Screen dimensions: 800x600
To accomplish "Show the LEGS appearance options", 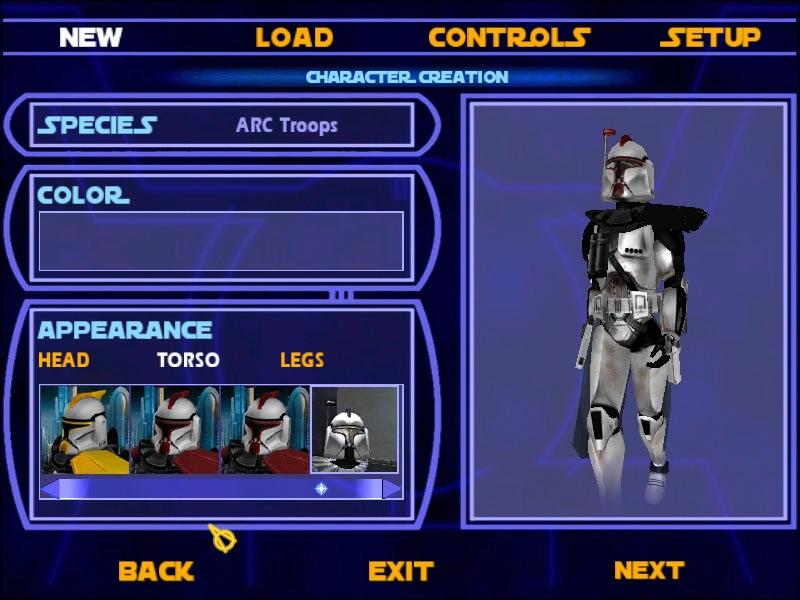I will [302, 360].
